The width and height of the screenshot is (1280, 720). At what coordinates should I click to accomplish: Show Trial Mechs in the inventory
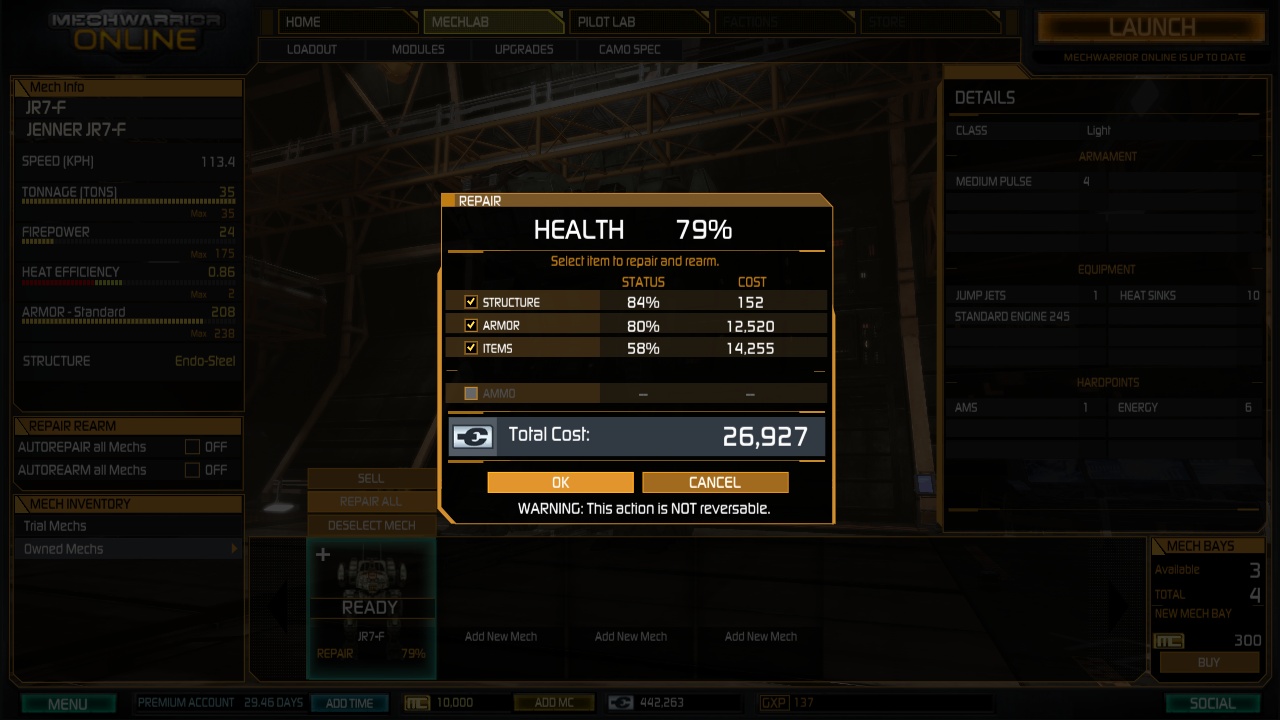(x=56, y=526)
